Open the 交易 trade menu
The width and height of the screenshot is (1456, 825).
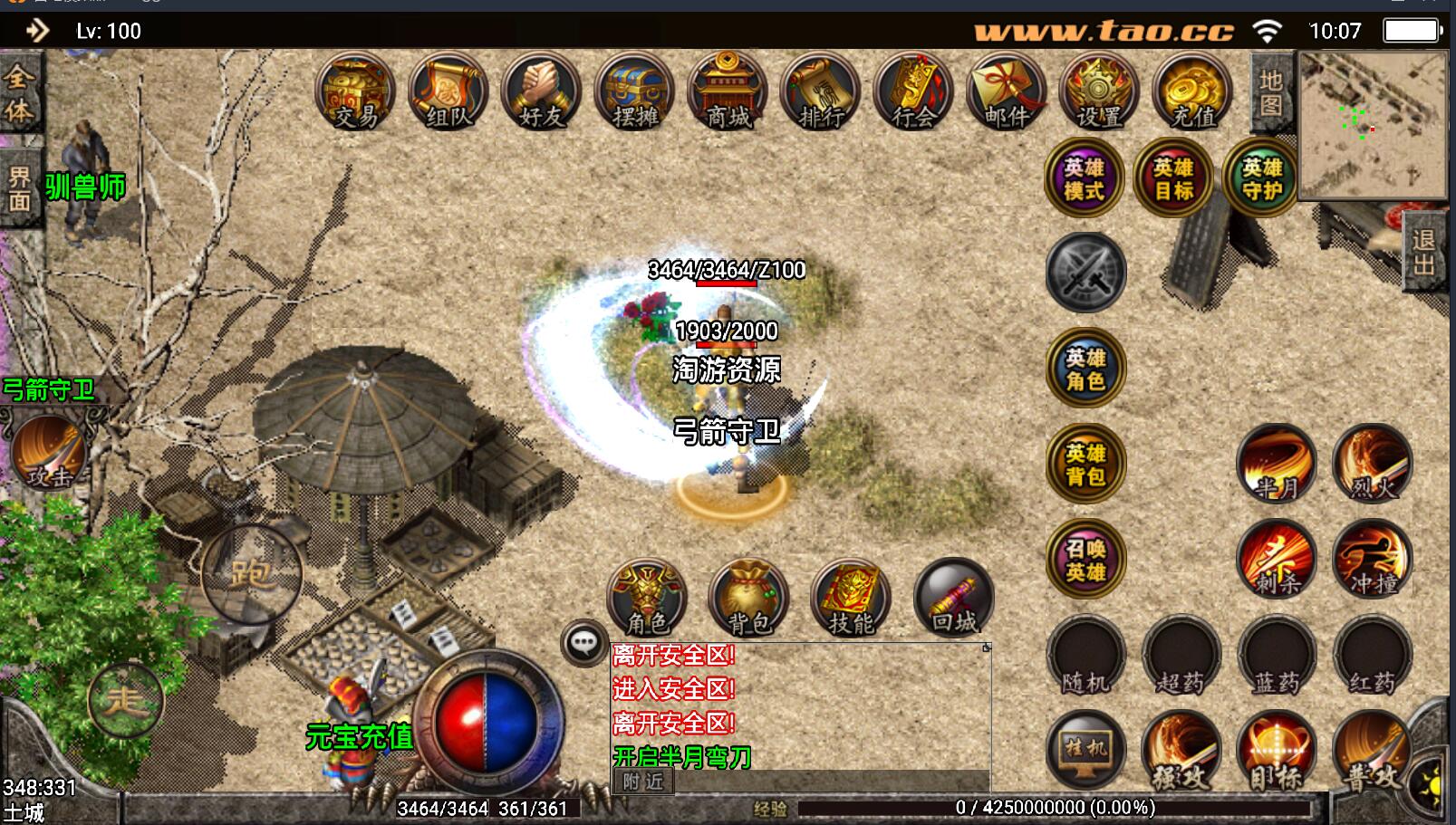(355, 92)
